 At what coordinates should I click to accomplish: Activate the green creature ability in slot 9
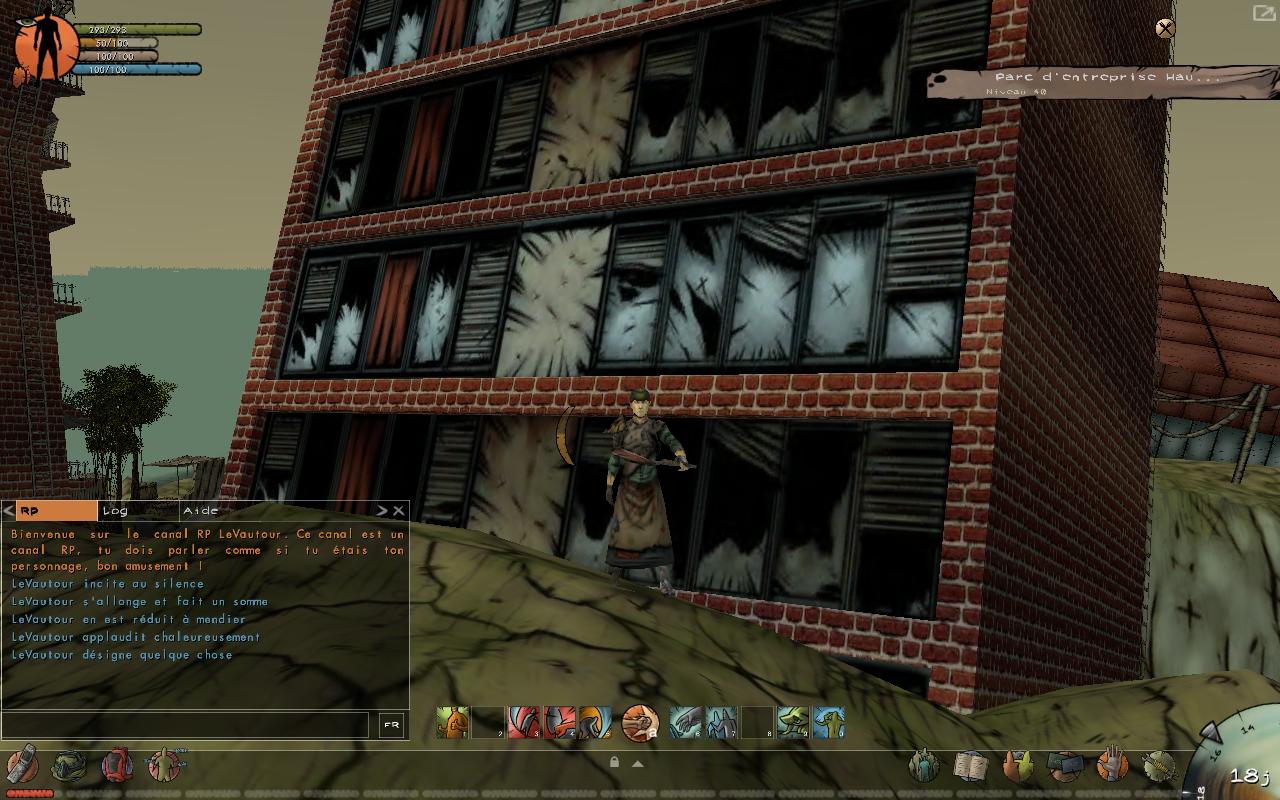792,722
